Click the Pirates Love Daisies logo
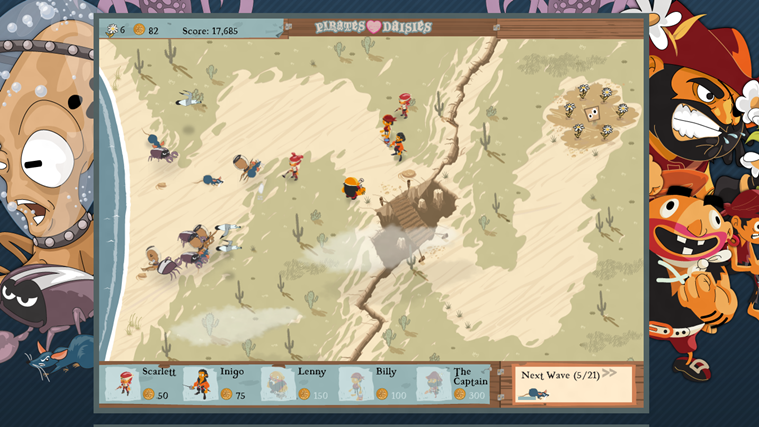The height and width of the screenshot is (427, 759). point(373,27)
